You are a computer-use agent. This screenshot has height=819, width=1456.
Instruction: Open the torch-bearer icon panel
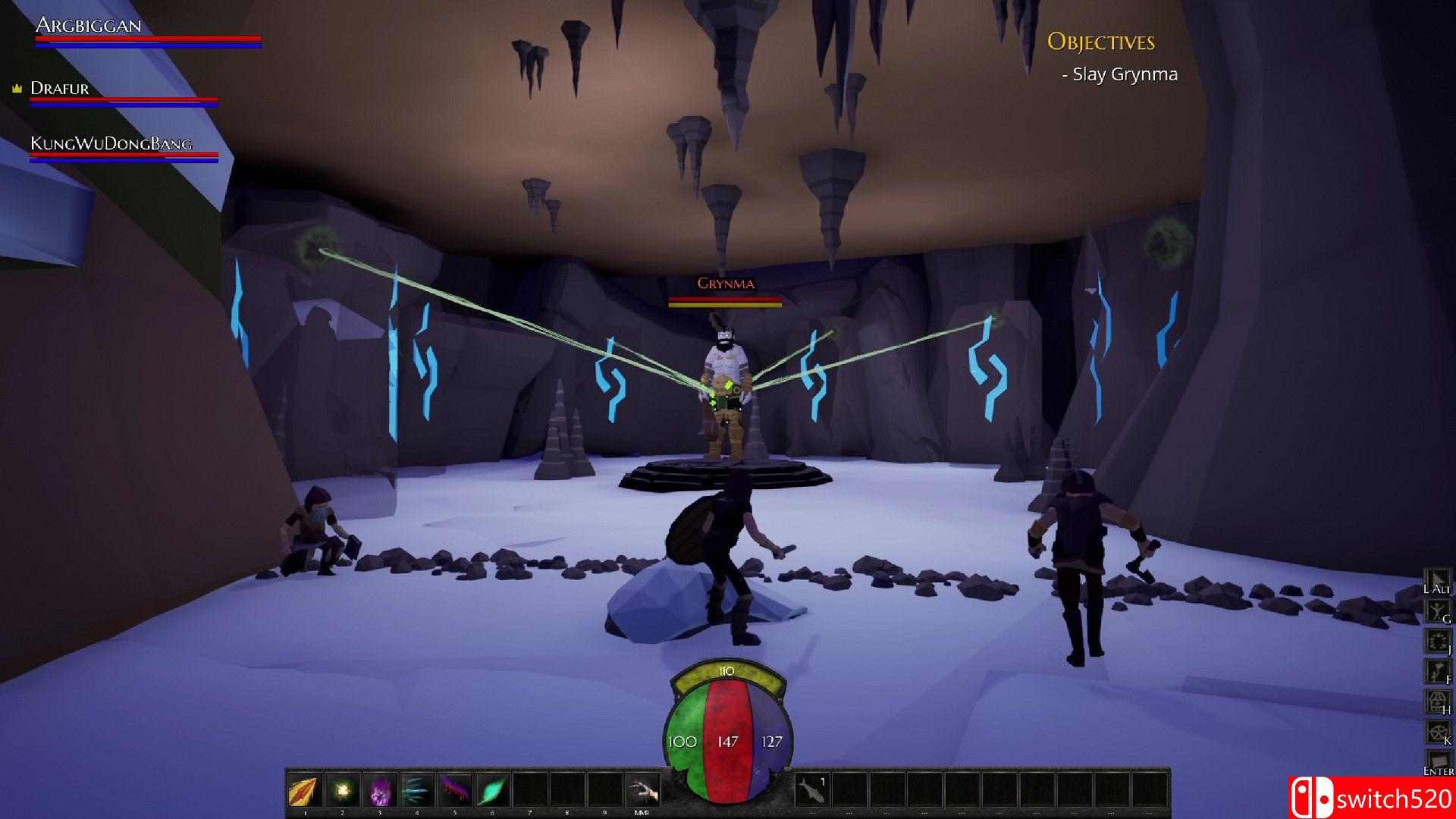pyautogui.click(x=1436, y=672)
